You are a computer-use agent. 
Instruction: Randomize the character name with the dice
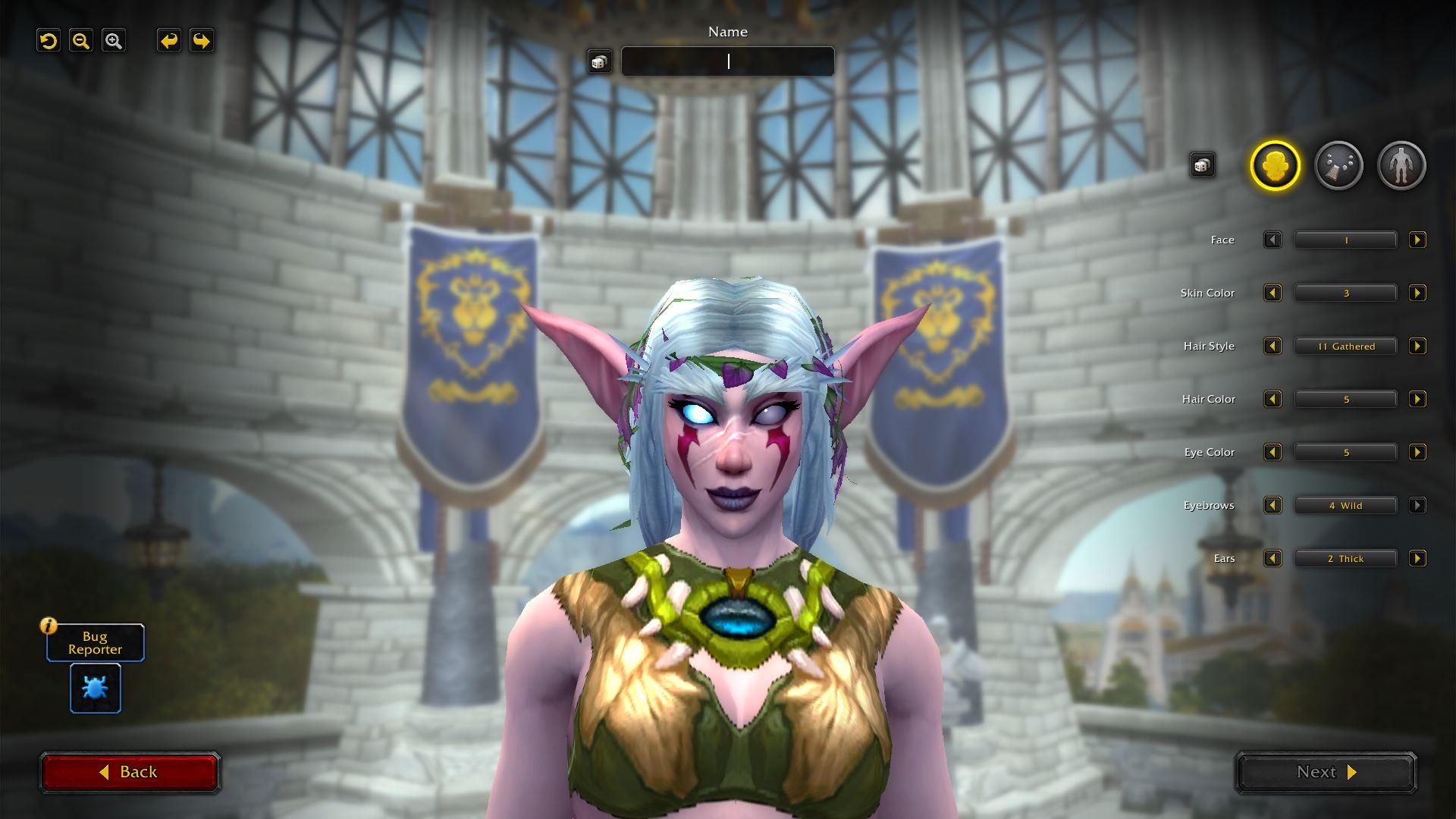pyautogui.click(x=599, y=61)
